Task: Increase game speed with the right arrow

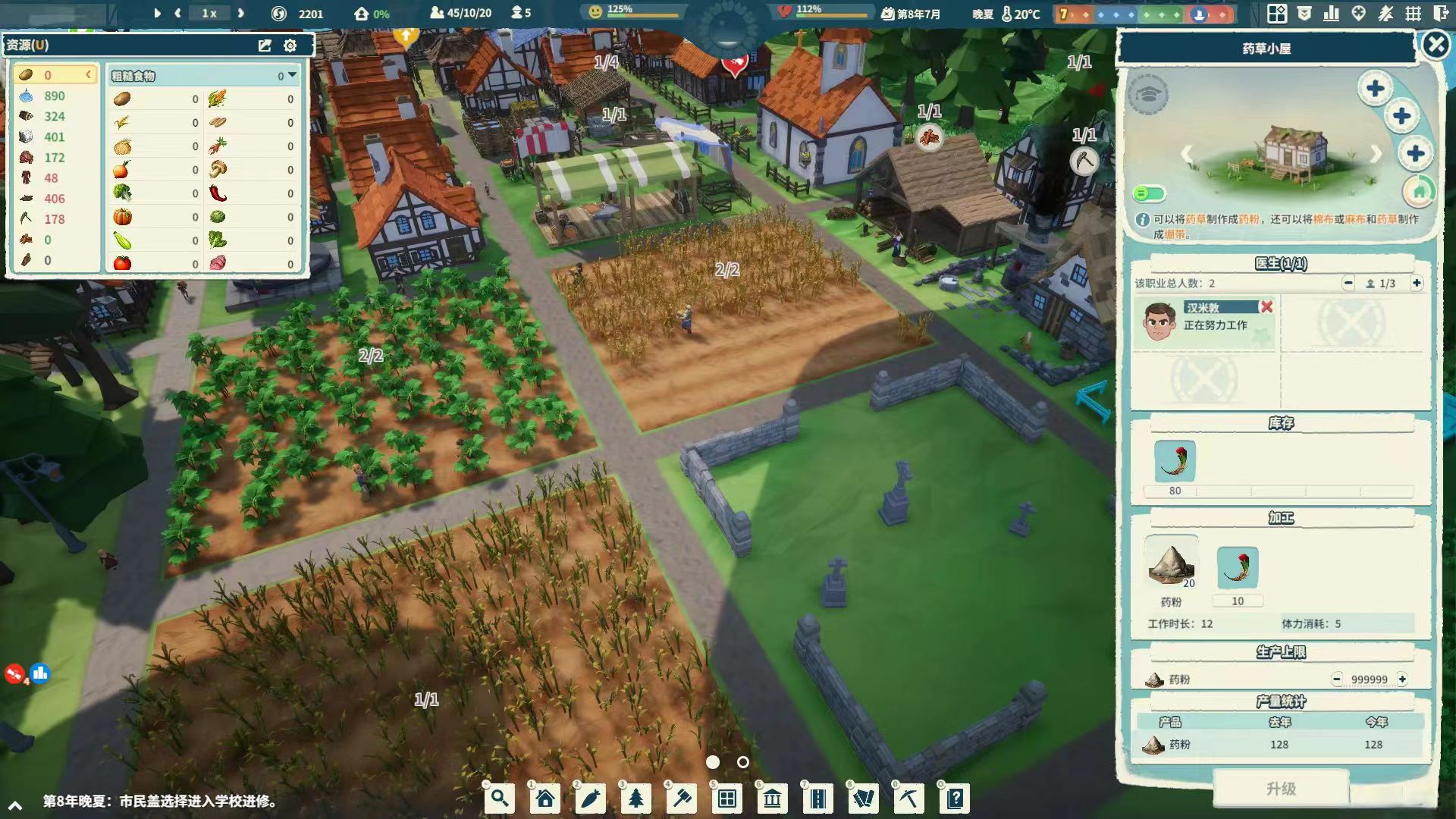Action: click(x=240, y=13)
